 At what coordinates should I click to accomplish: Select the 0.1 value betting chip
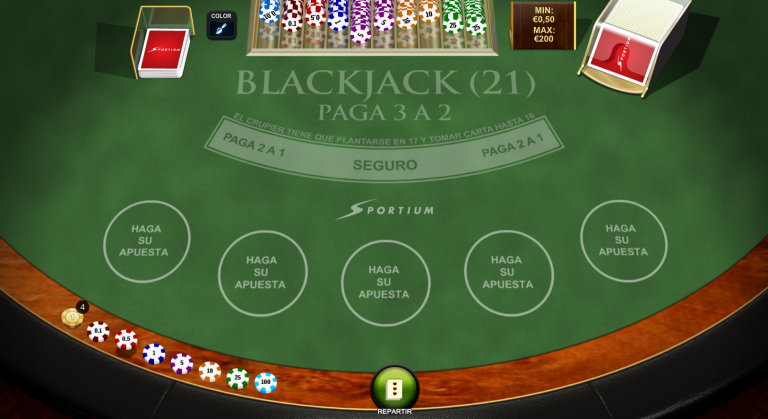click(x=98, y=331)
